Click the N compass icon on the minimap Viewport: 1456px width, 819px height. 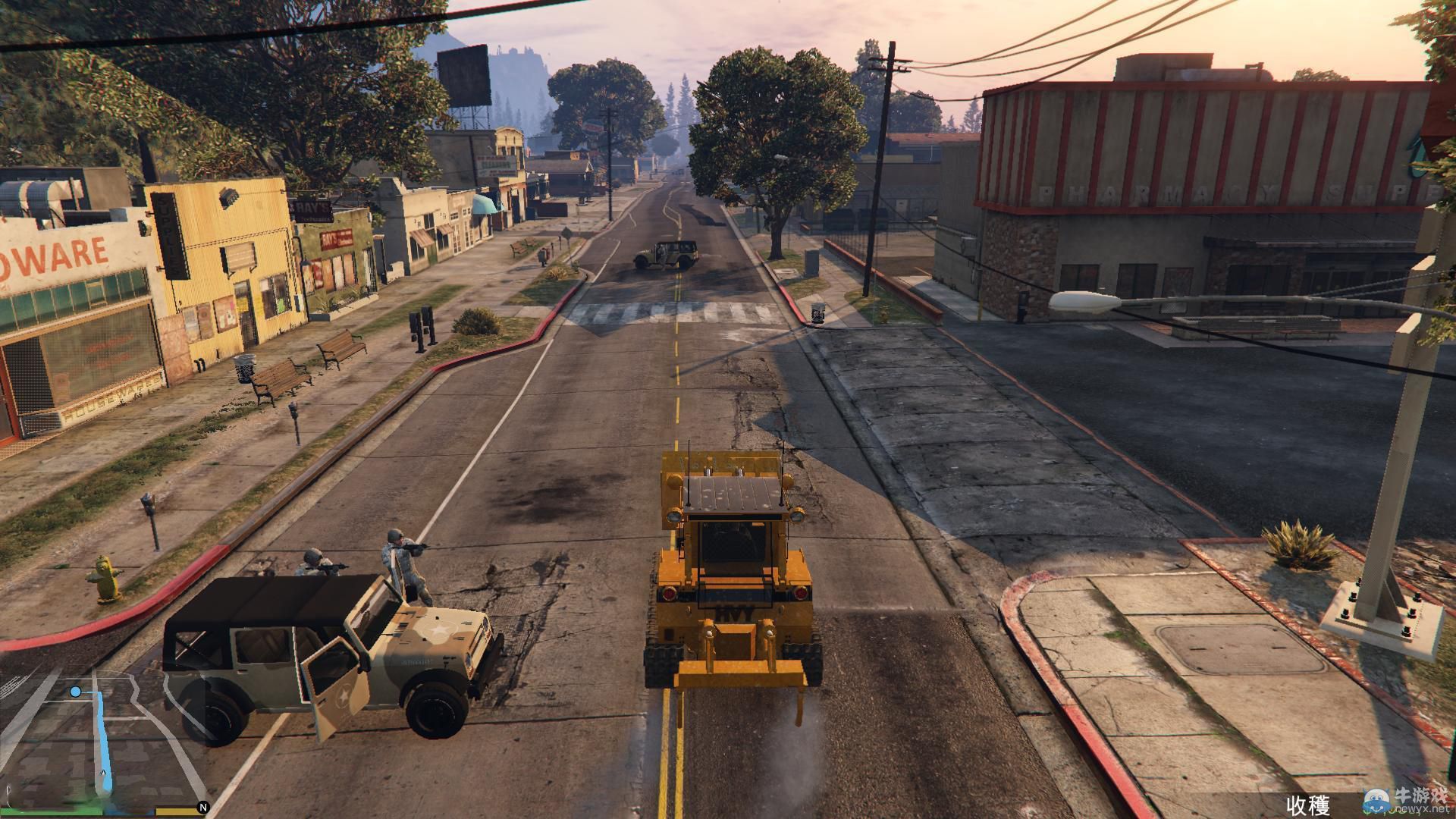click(203, 807)
